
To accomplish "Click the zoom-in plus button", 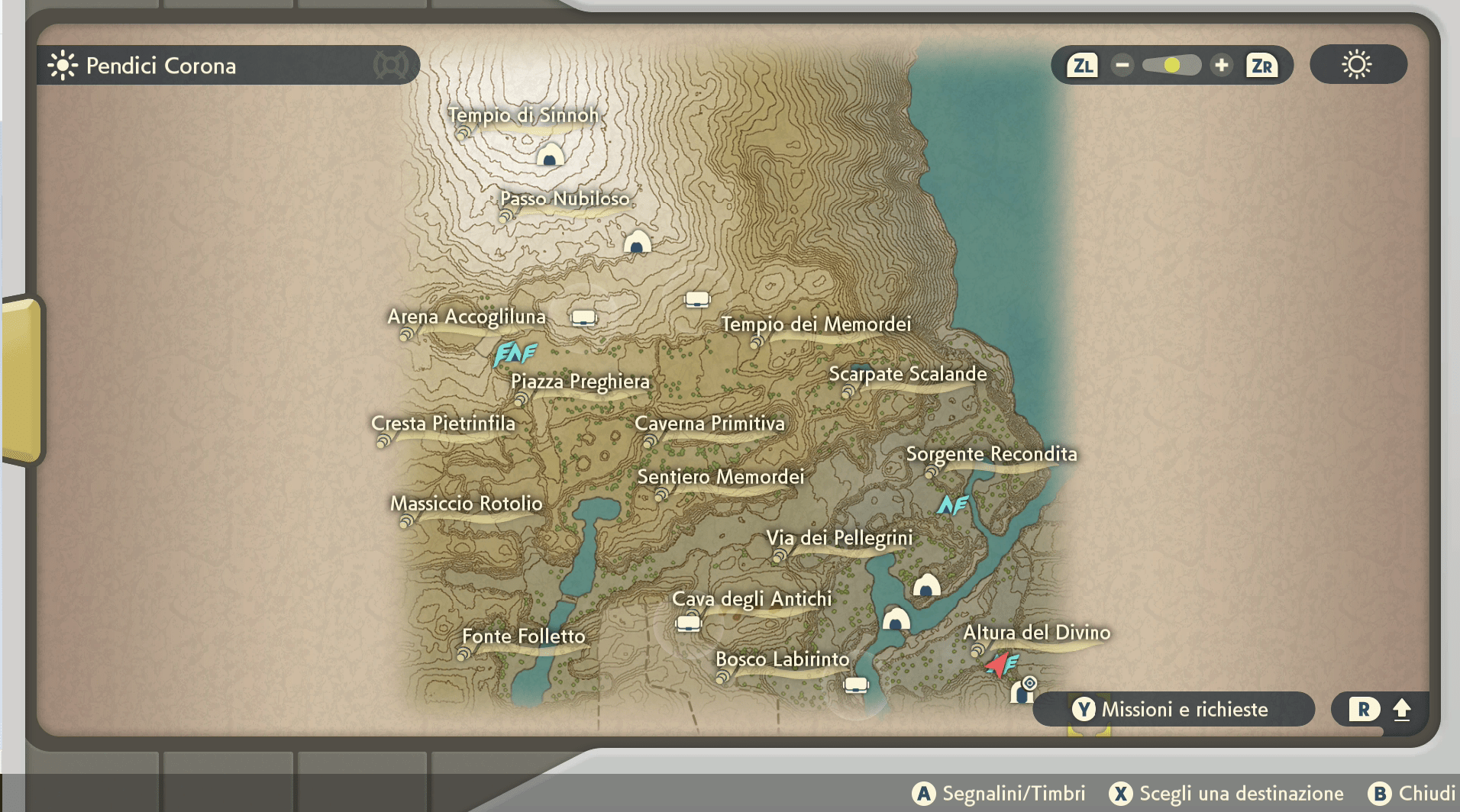I will tap(1222, 66).
